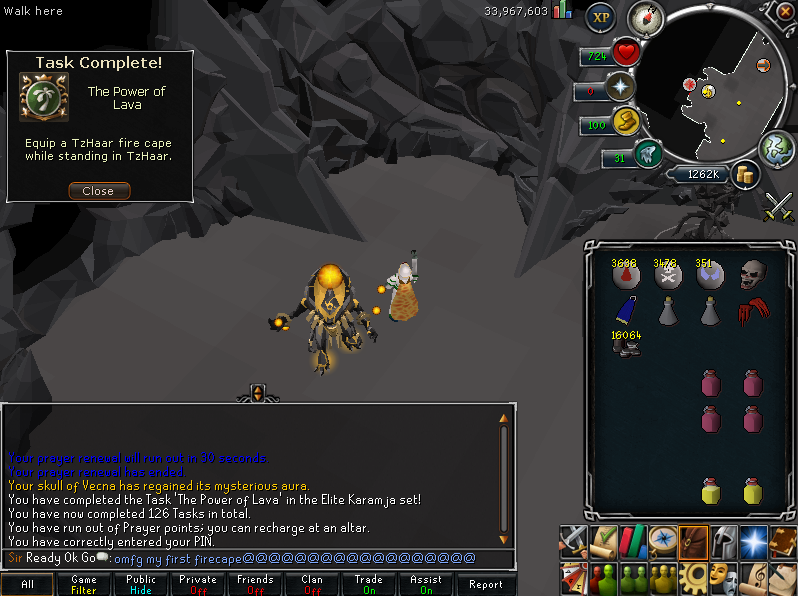Open the XP counter button
Image resolution: width=798 pixels, height=596 pixels.
tap(600, 17)
